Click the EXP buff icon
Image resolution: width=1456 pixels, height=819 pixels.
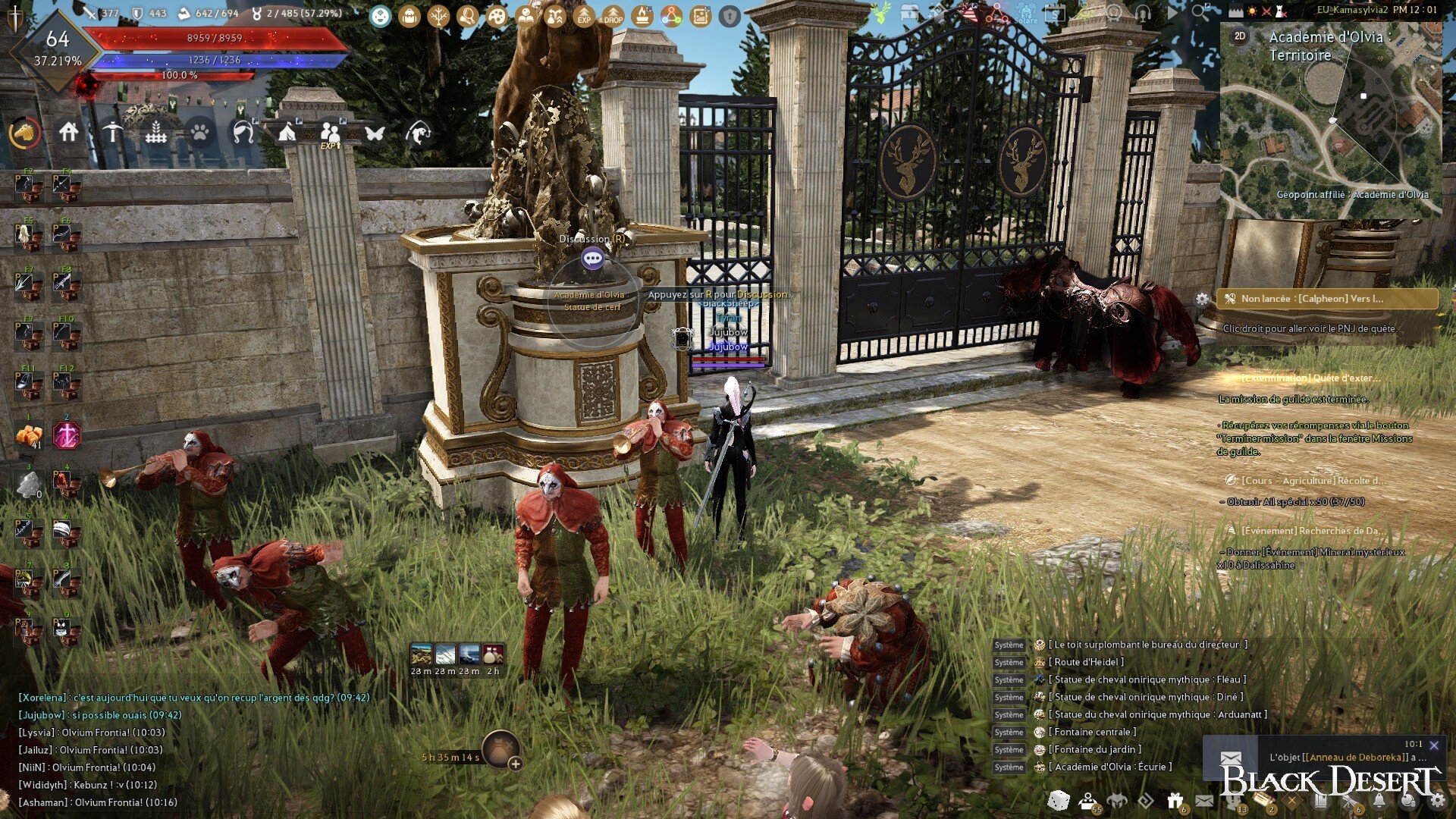(584, 16)
